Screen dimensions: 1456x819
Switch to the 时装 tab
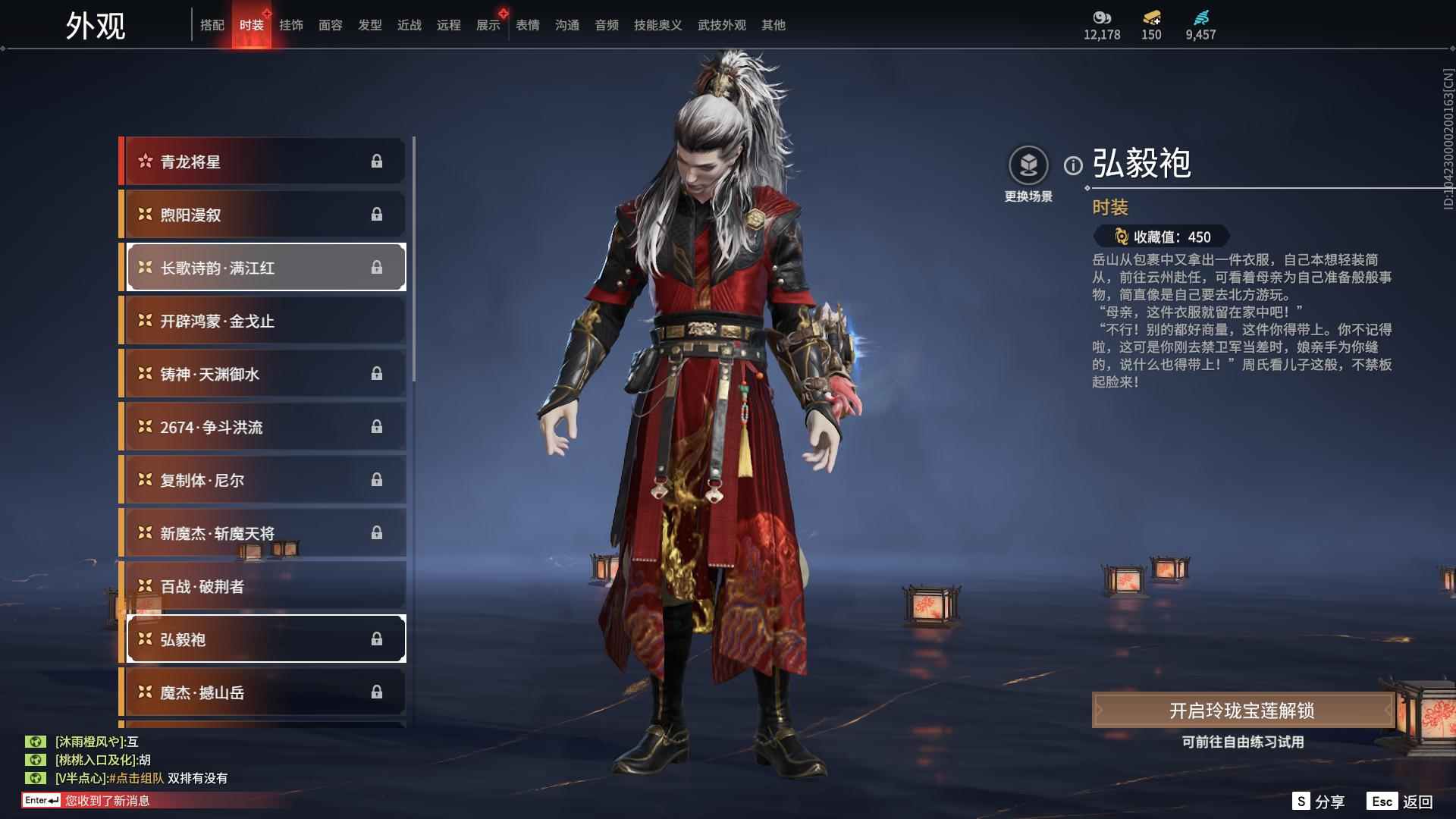click(x=252, y=24)
